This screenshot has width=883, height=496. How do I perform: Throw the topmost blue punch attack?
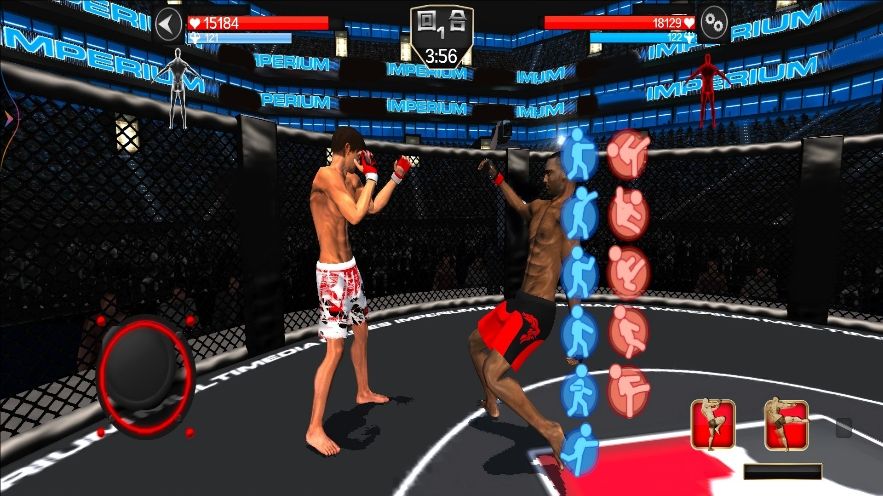click(x=579, y=155)
